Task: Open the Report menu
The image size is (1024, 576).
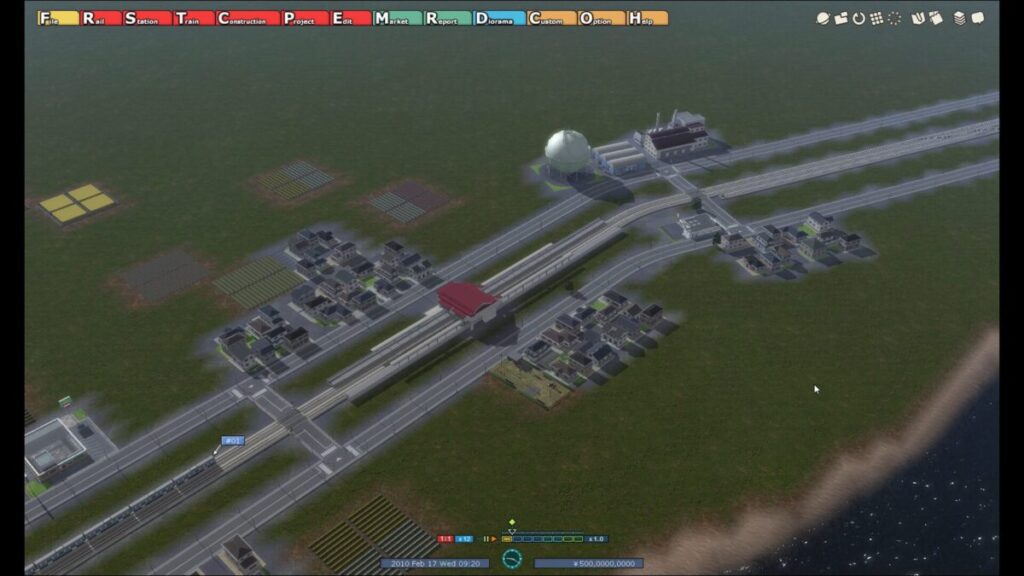Action: 447,18
